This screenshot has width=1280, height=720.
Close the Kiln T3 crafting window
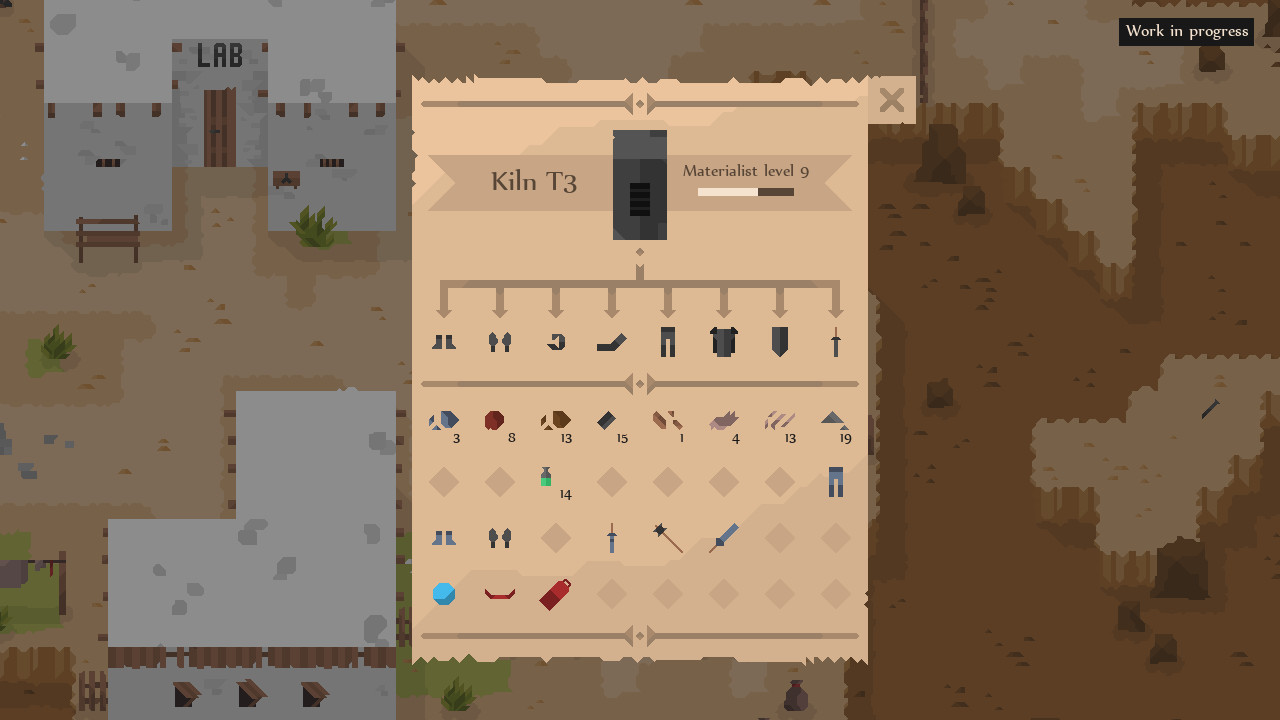pyautogui.click(x=891, y=100)
